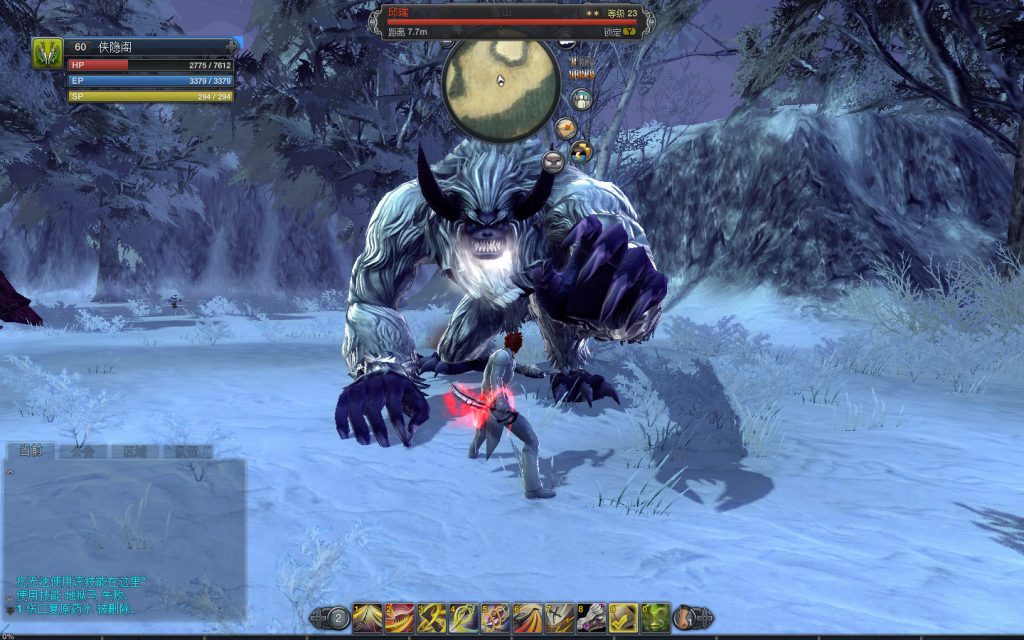The width and height of the screenshot is (1024, 640).
Task: Select the yellow checkmark slot 9
Action: 623,617
